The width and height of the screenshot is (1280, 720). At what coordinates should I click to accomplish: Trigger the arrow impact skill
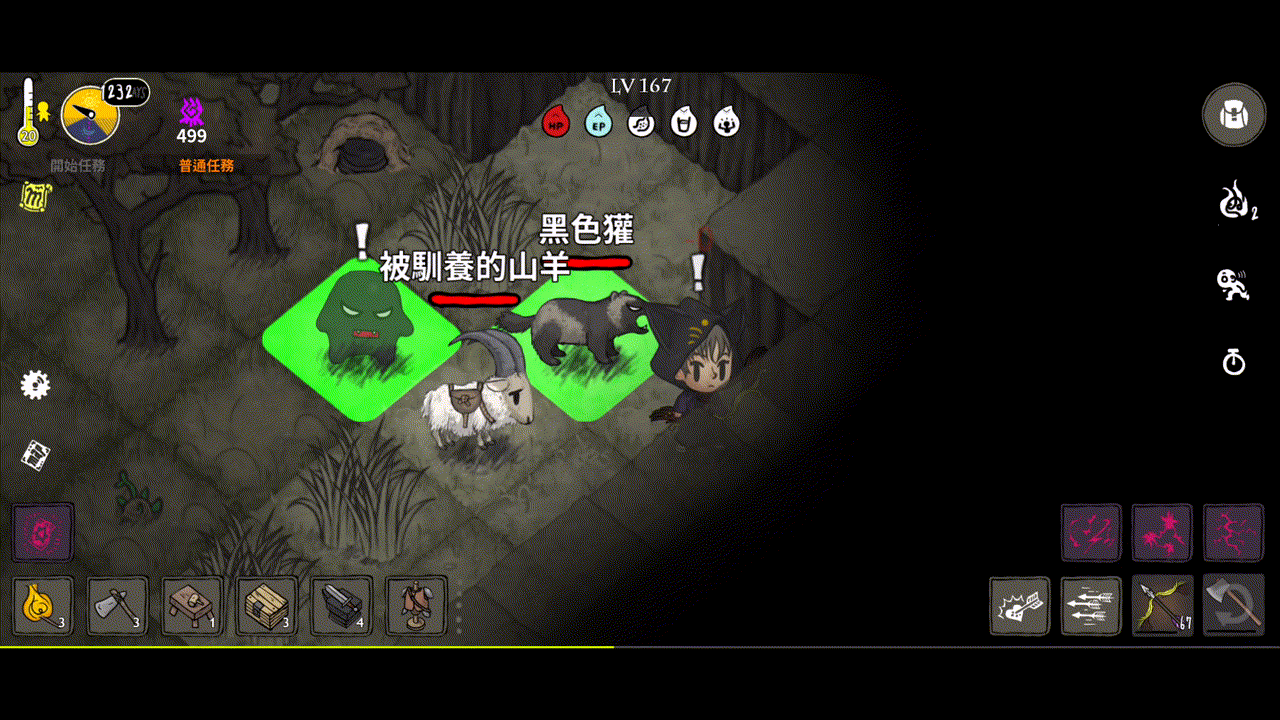pyautogui.click(x=1019, y=606)
